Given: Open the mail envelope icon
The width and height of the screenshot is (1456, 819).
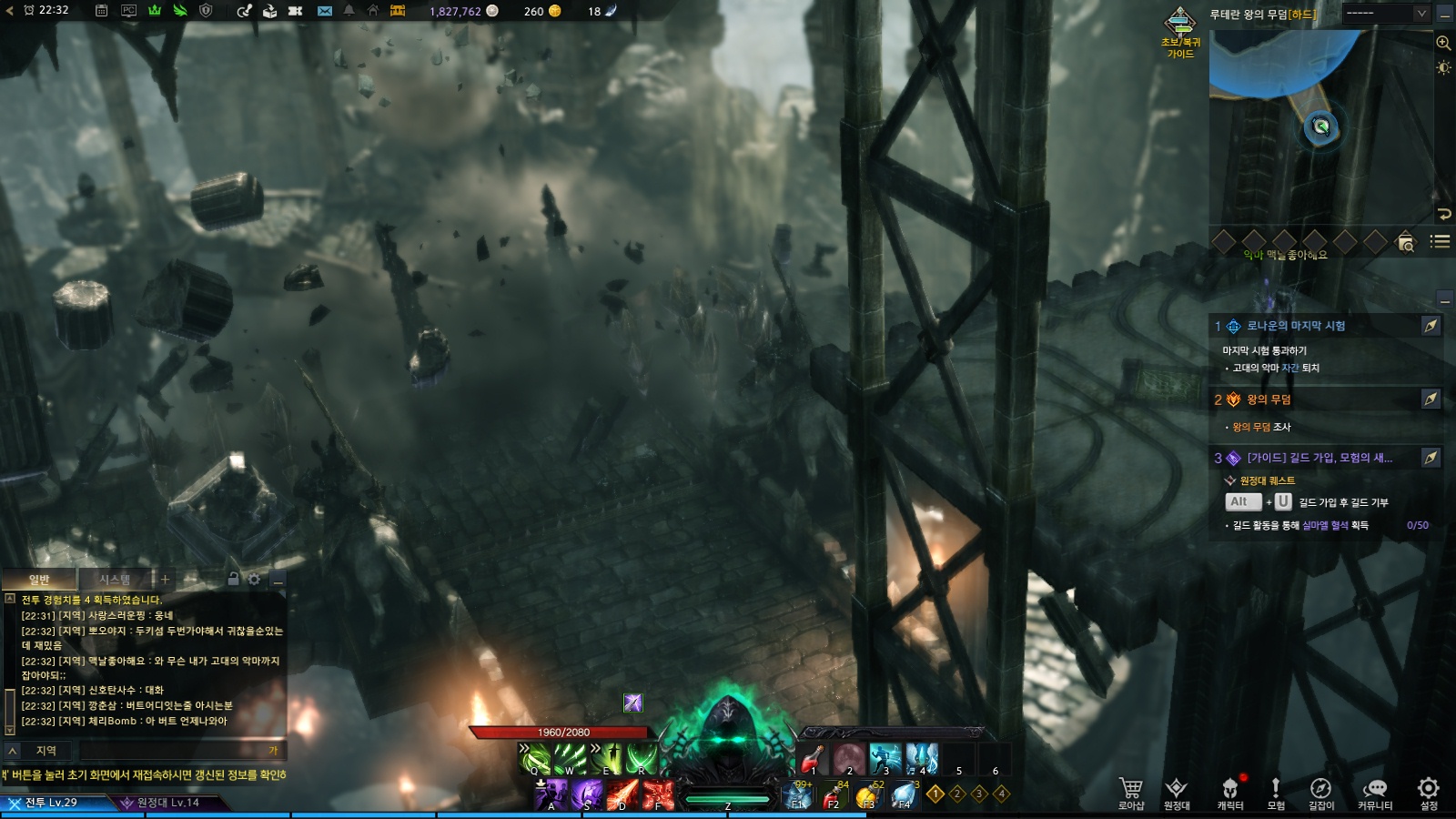Looking at the screenshot, I should point(325,11).
